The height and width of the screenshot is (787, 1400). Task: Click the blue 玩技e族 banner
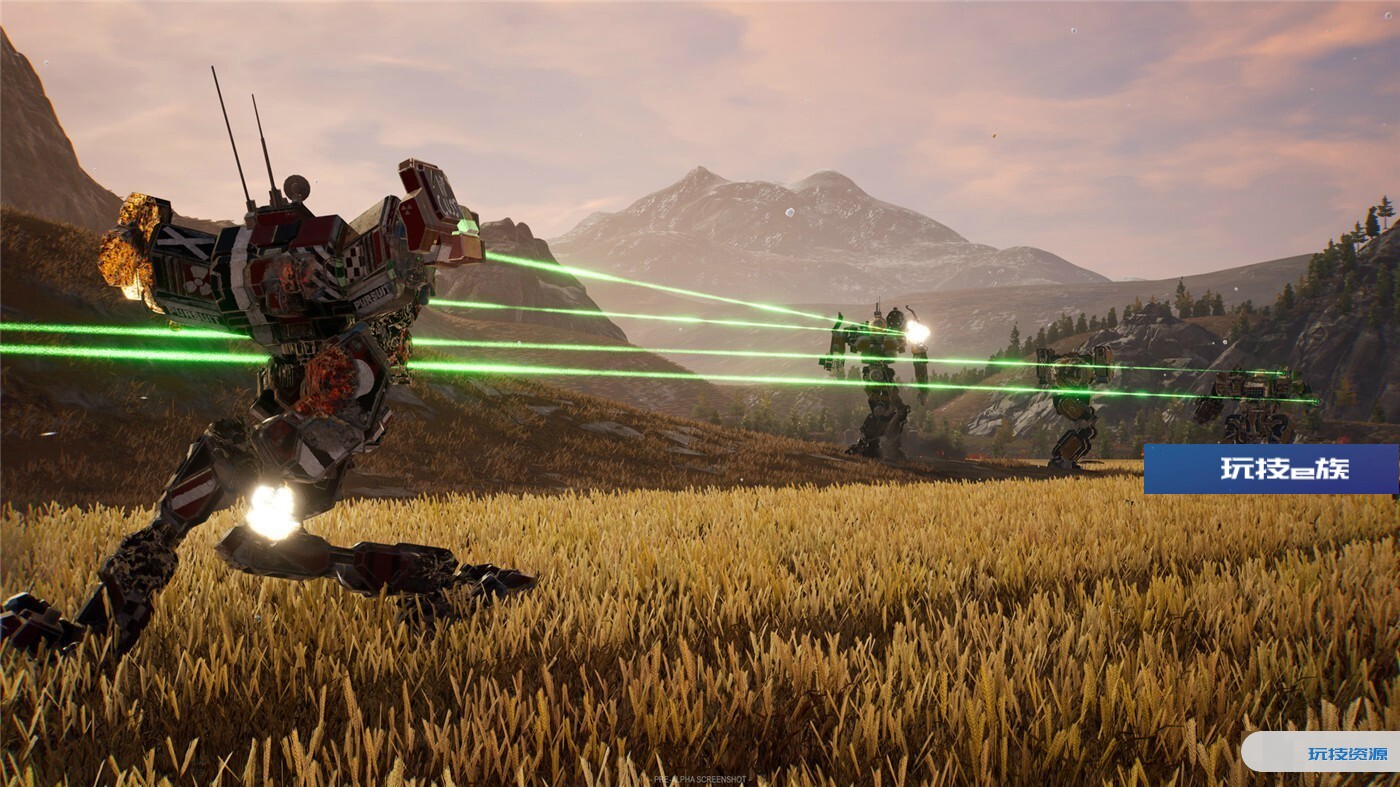(x=1270, y=469)
